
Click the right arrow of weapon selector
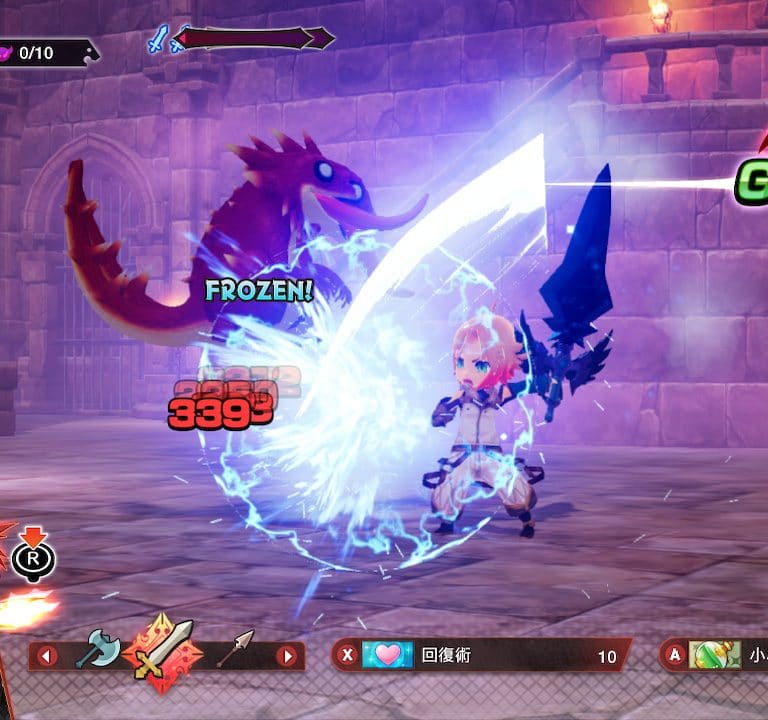click(288, 656)
